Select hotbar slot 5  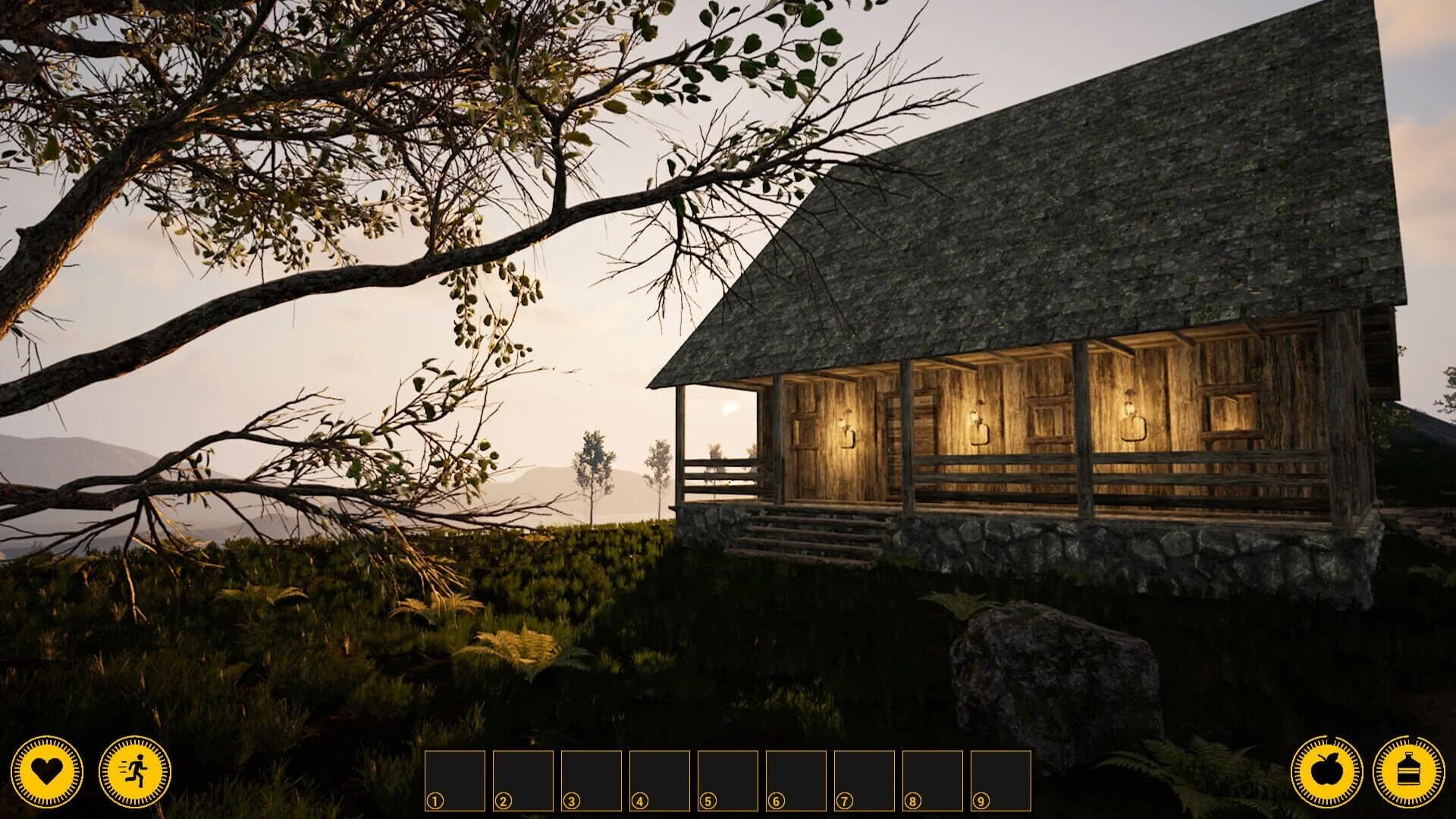click(728, 780)
